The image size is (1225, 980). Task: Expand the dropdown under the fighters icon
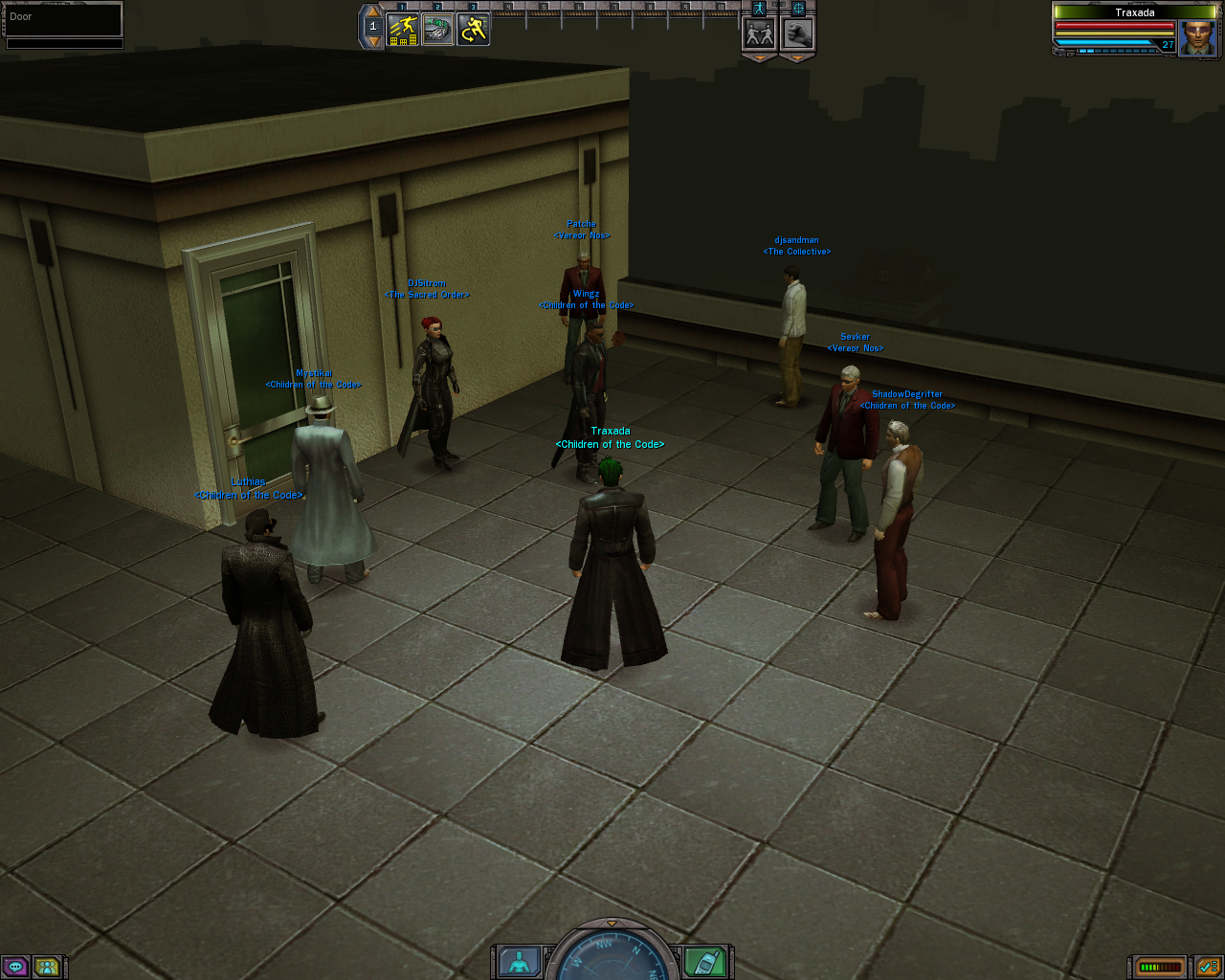760,57
